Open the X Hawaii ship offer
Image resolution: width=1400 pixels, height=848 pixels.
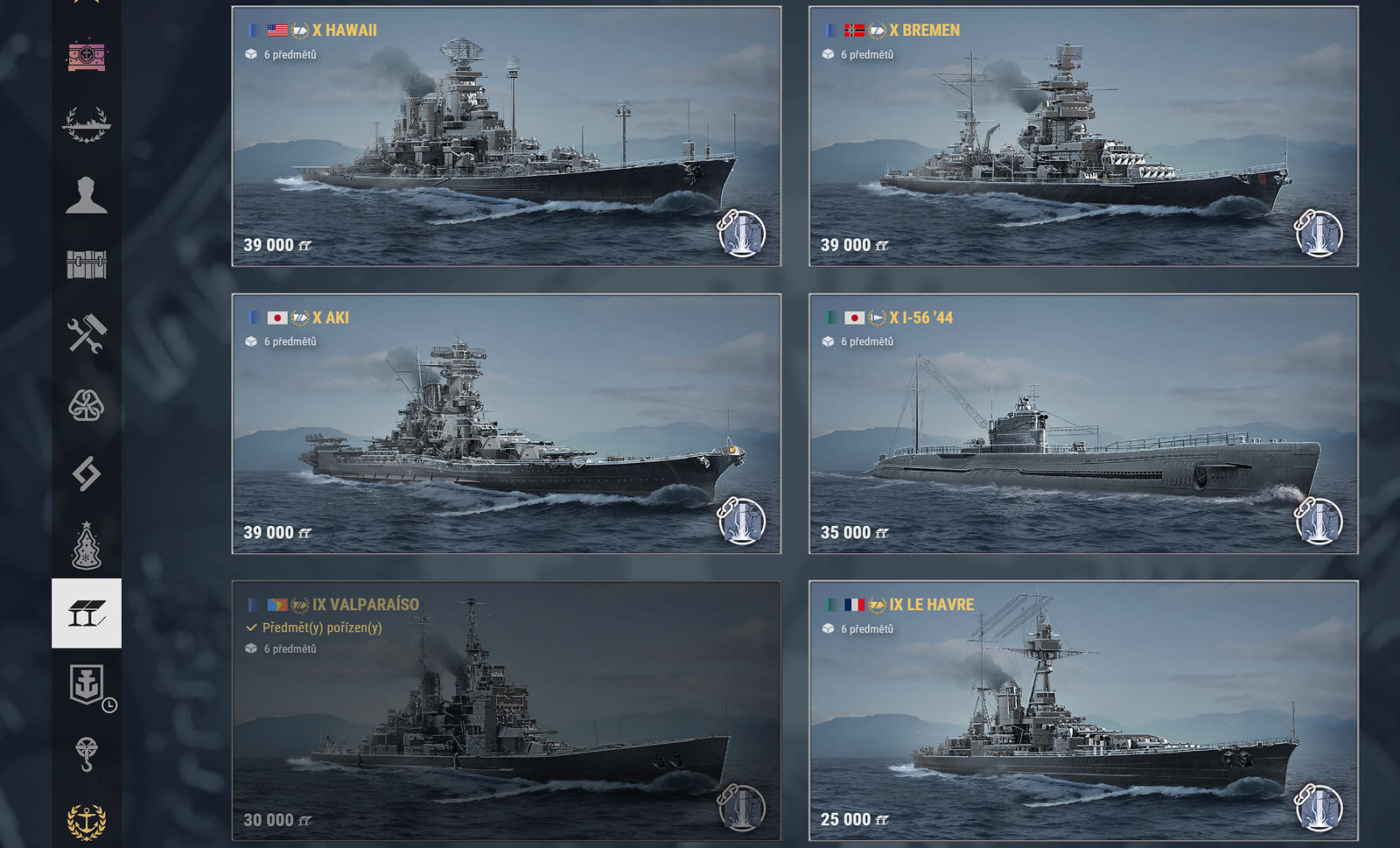click(x=506, y=137)
